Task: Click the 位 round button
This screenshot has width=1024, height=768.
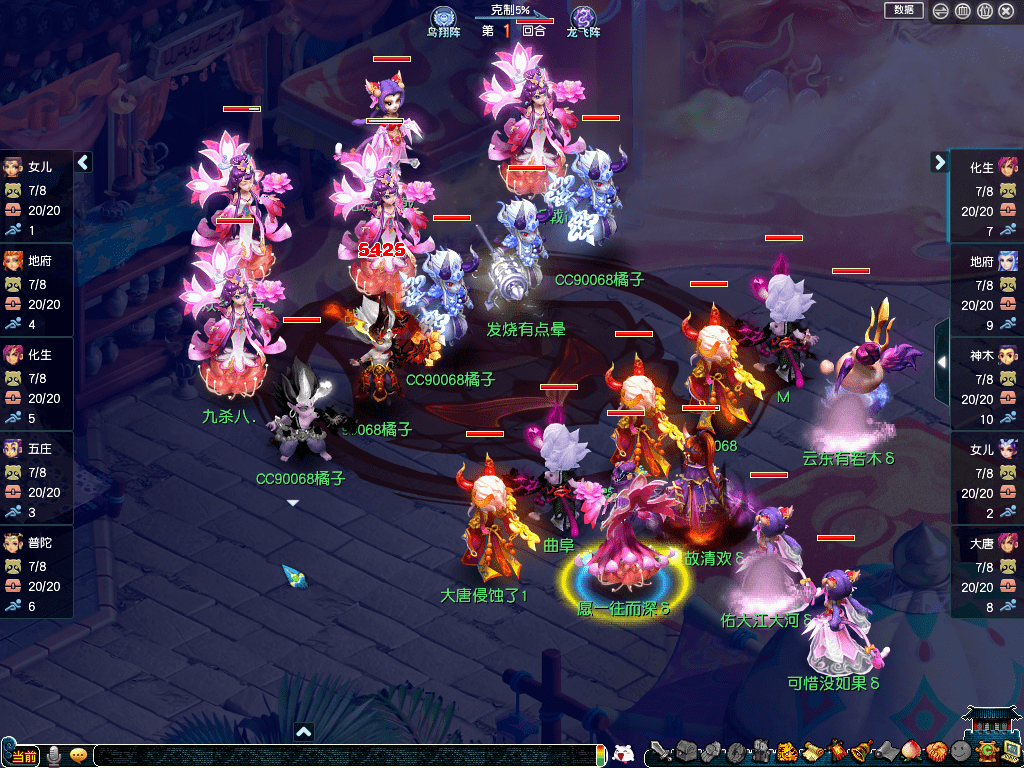Action: [985, 11]
